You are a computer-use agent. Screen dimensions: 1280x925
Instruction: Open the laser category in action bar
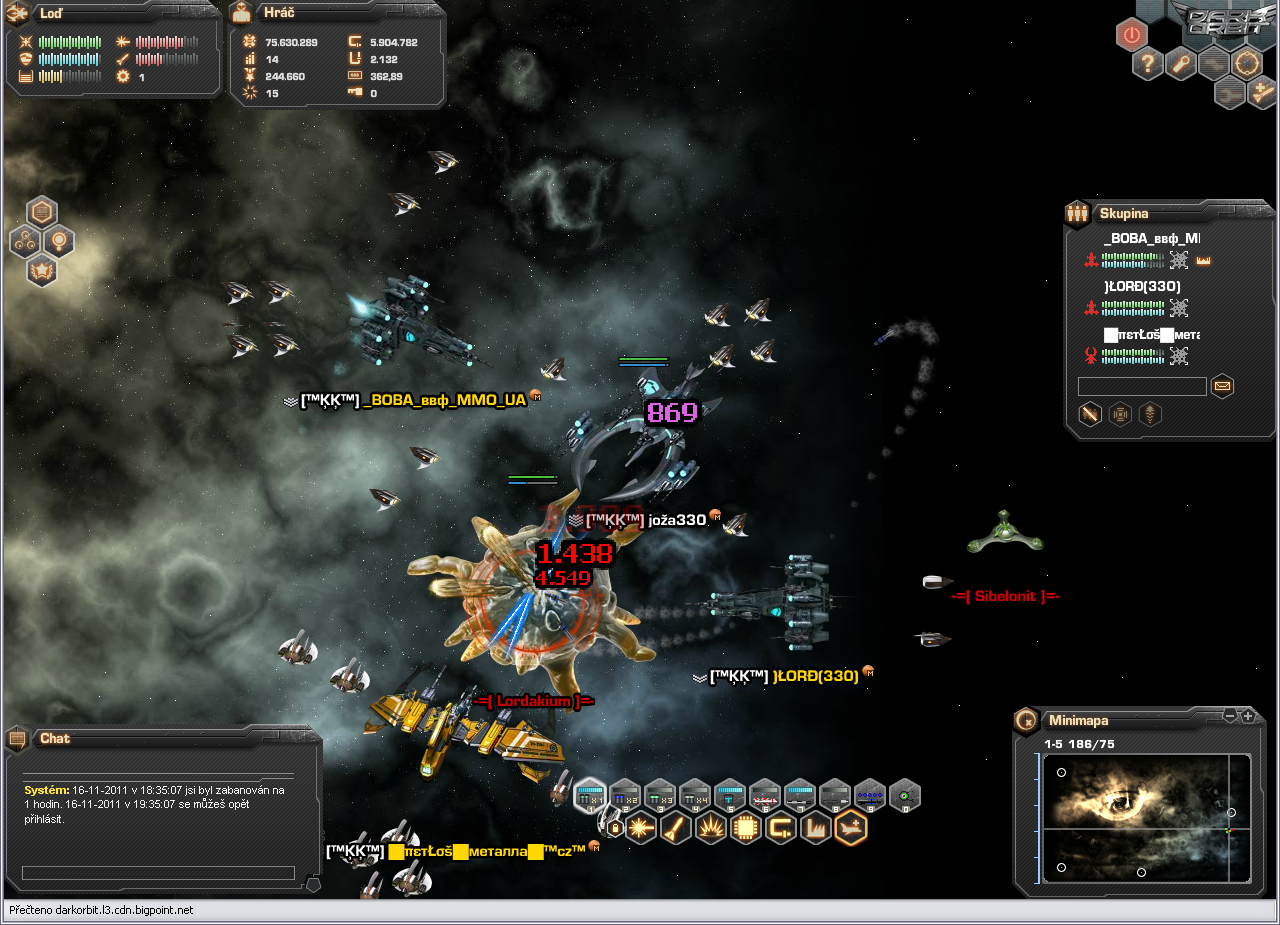pos(641,828)
